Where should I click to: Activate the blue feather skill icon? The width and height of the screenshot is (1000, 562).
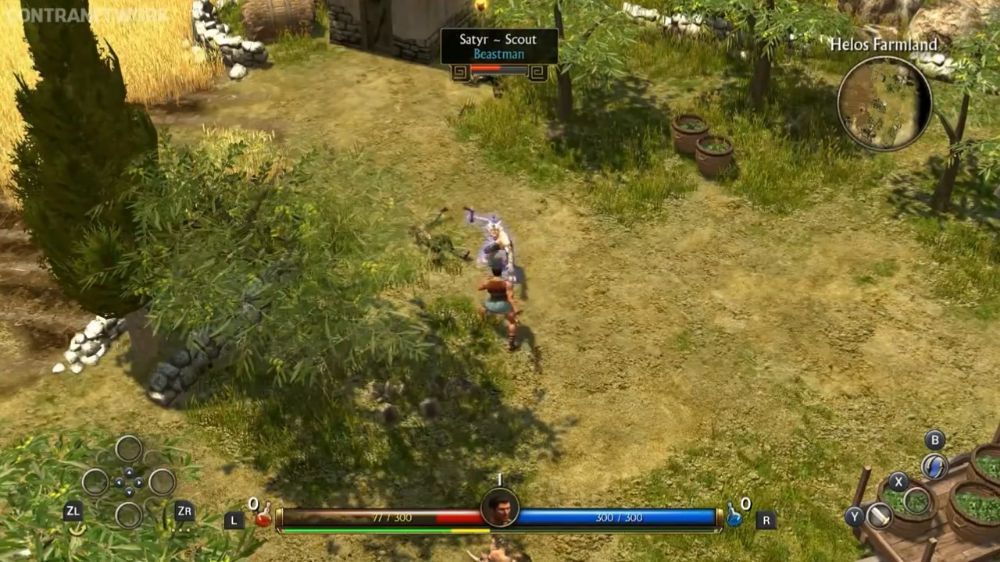click(x=934, y=467)
